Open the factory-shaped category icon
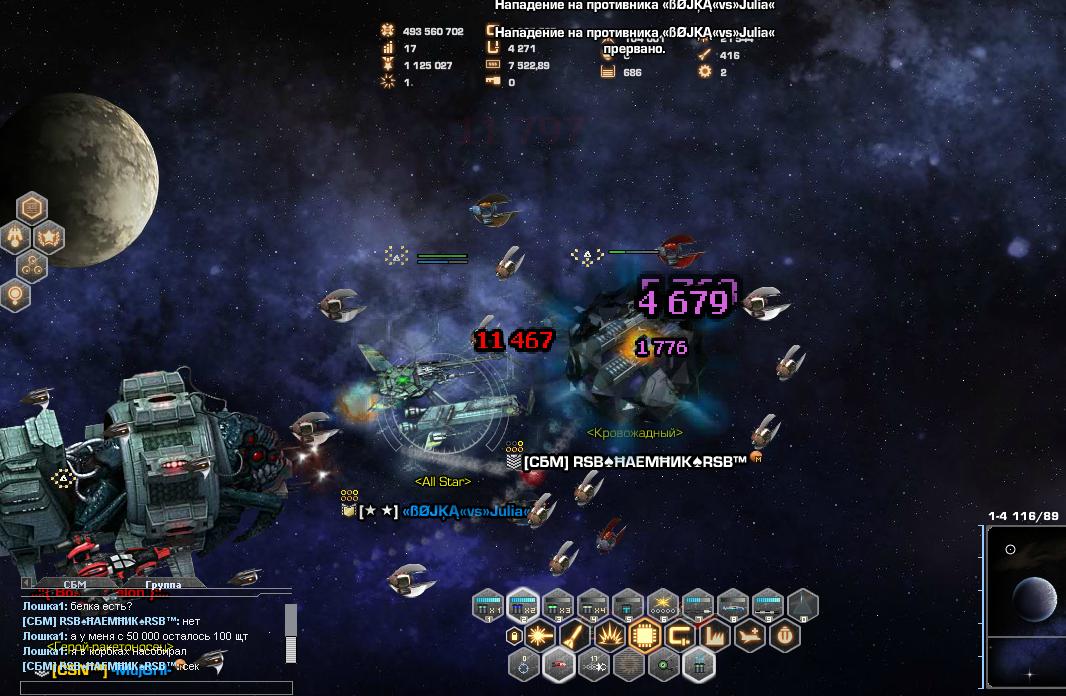Viewport: 1066px width, 696px height. pos(715,635)
